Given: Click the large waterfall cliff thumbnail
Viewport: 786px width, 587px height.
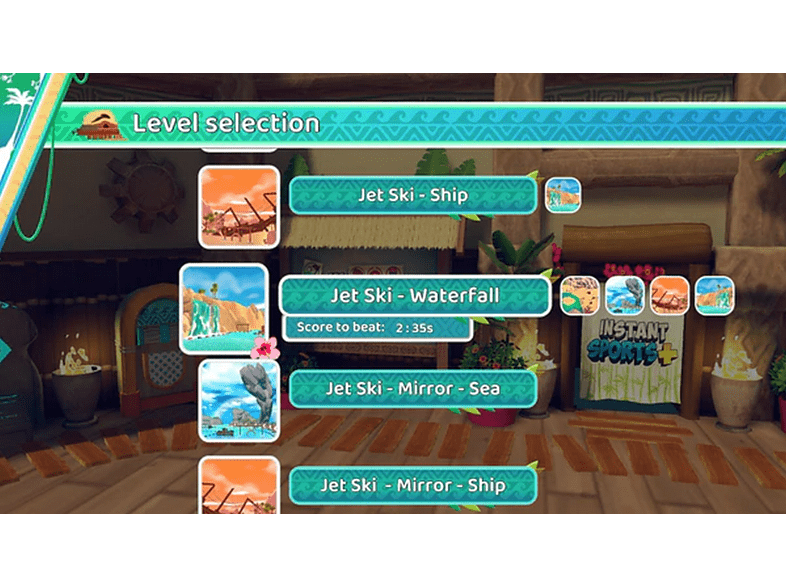Looking at the screenshot, I should (224, 308).
